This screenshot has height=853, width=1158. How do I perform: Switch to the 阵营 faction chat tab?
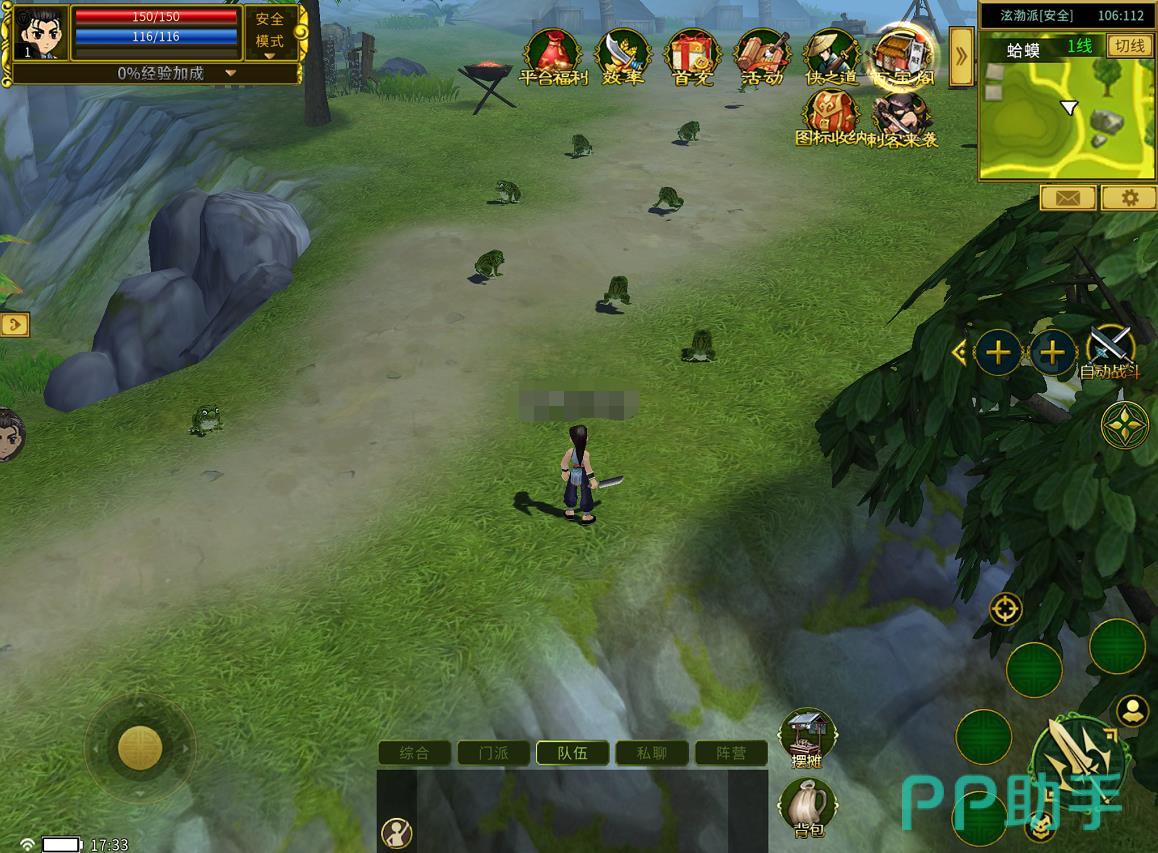point(731,753)
